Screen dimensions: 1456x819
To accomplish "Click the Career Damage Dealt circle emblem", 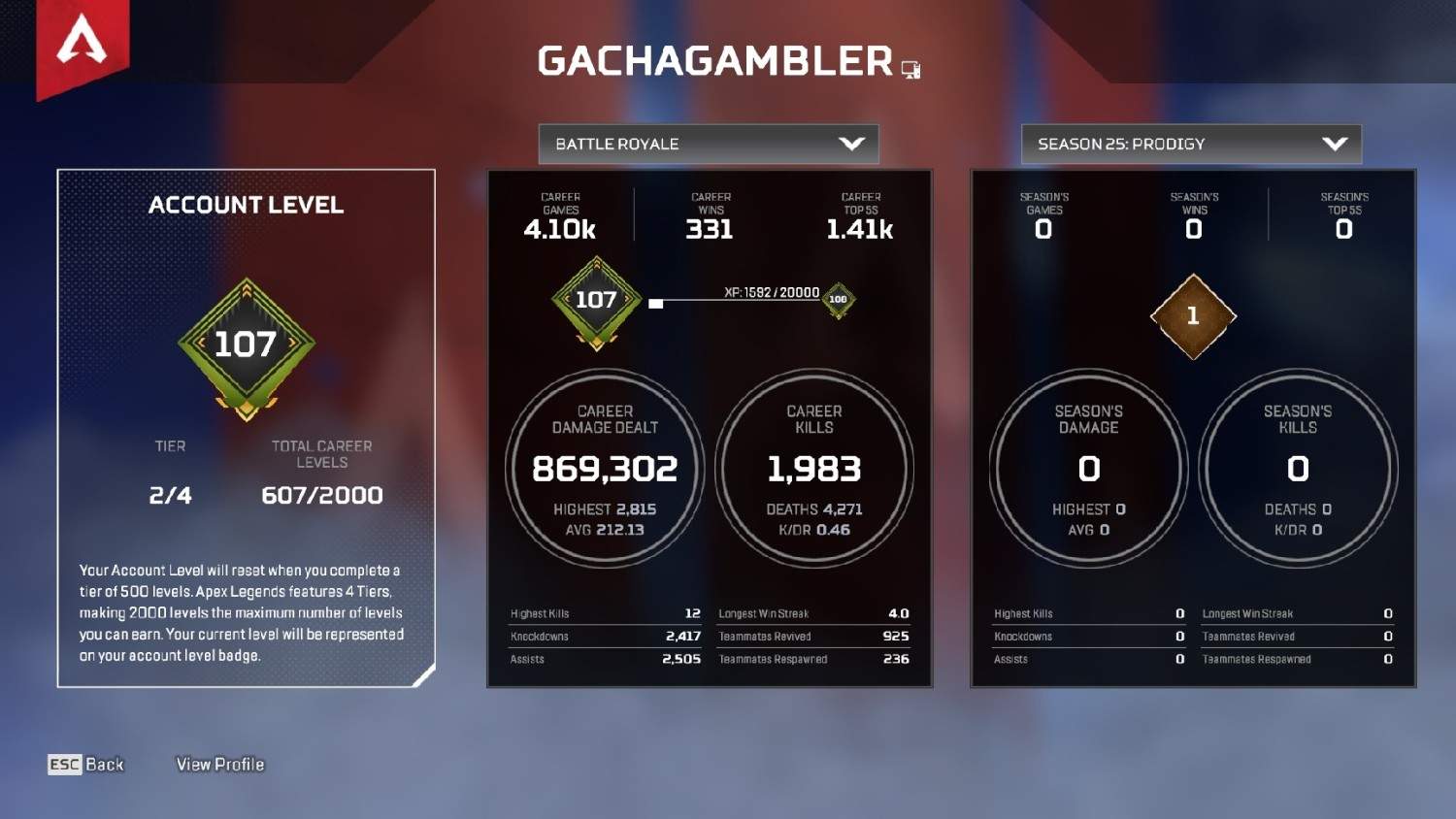I will [604, 469].
